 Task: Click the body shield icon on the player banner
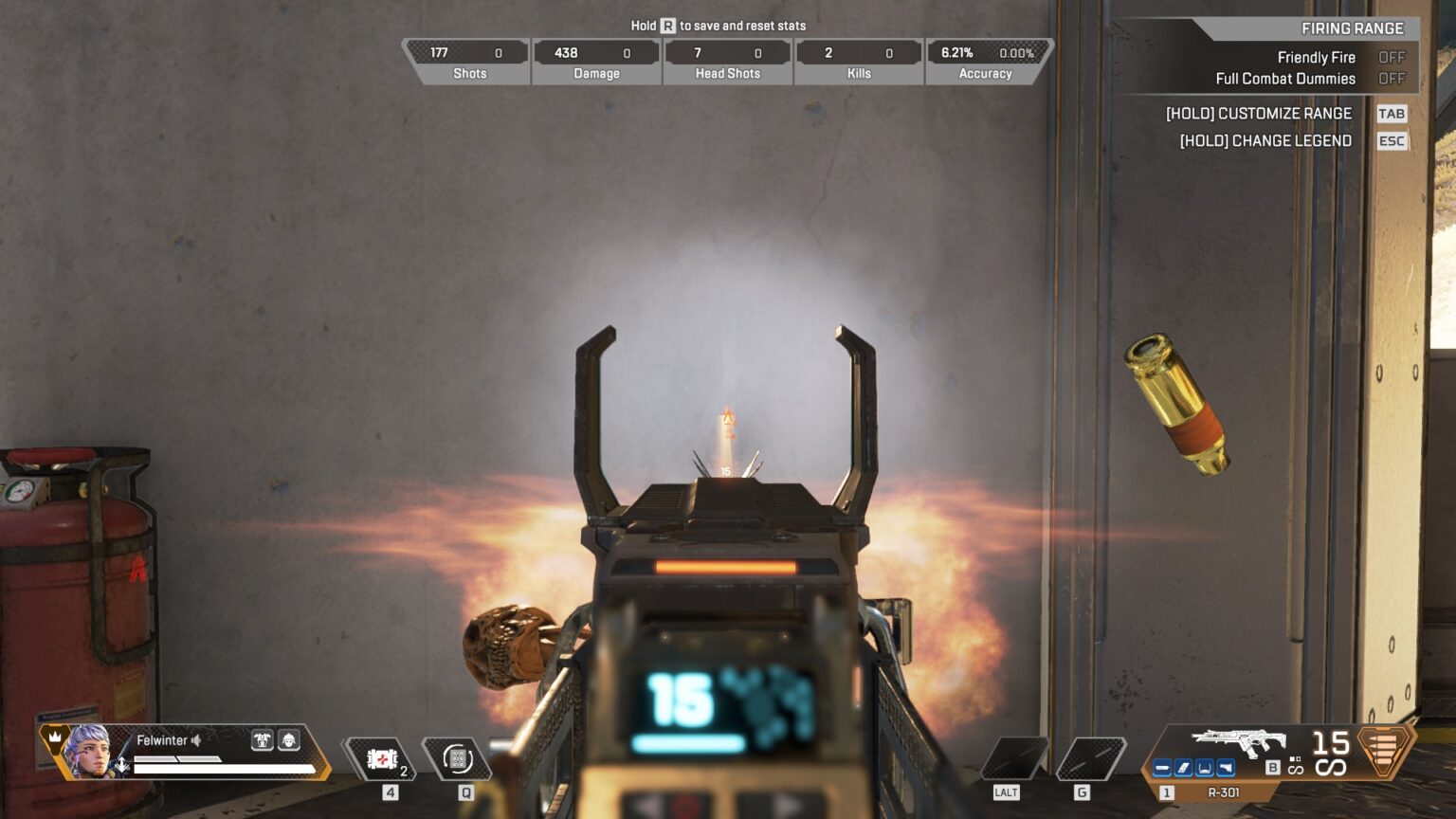262,740
